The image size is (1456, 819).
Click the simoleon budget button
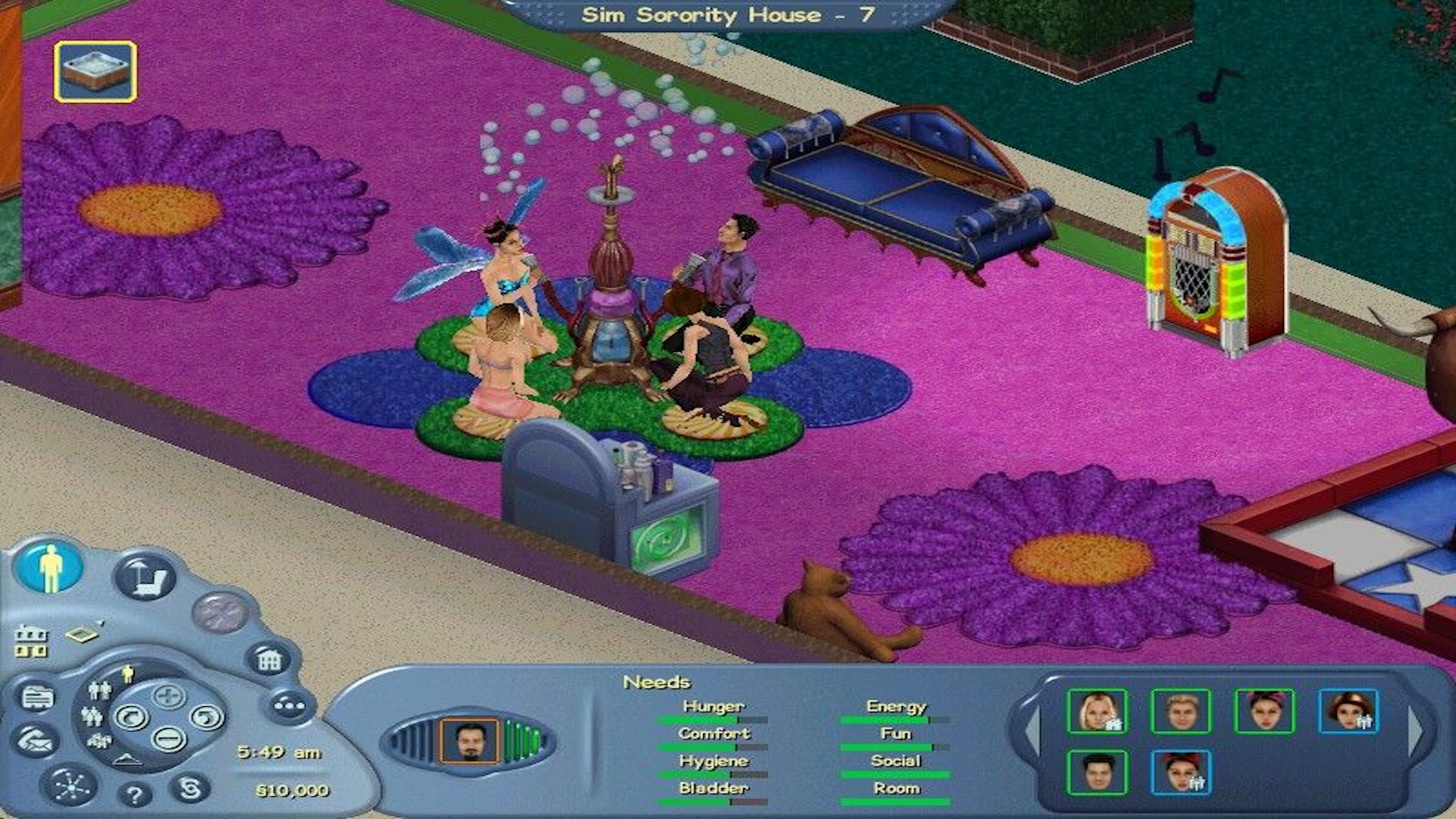(x=189, y=789)
